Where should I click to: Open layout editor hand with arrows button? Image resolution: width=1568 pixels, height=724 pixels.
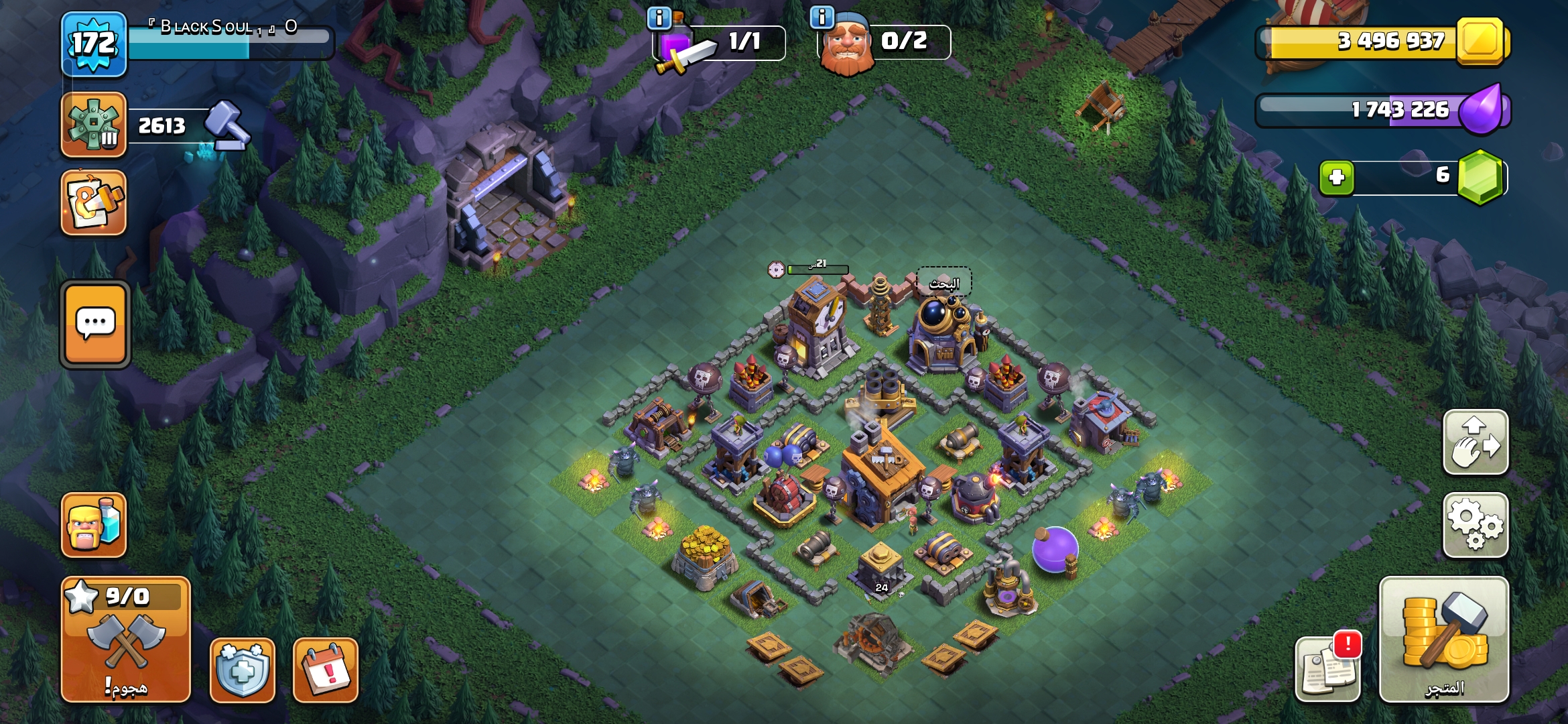(x=1476, y=442)
